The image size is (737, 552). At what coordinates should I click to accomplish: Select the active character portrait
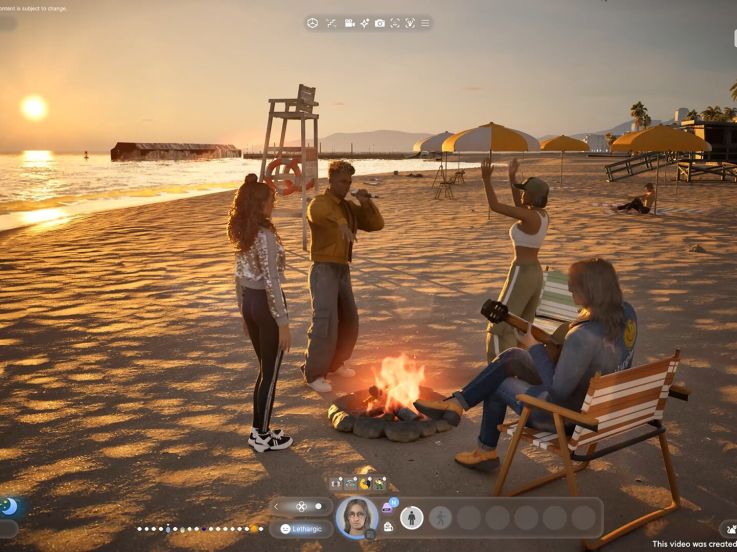pos(357,517)
